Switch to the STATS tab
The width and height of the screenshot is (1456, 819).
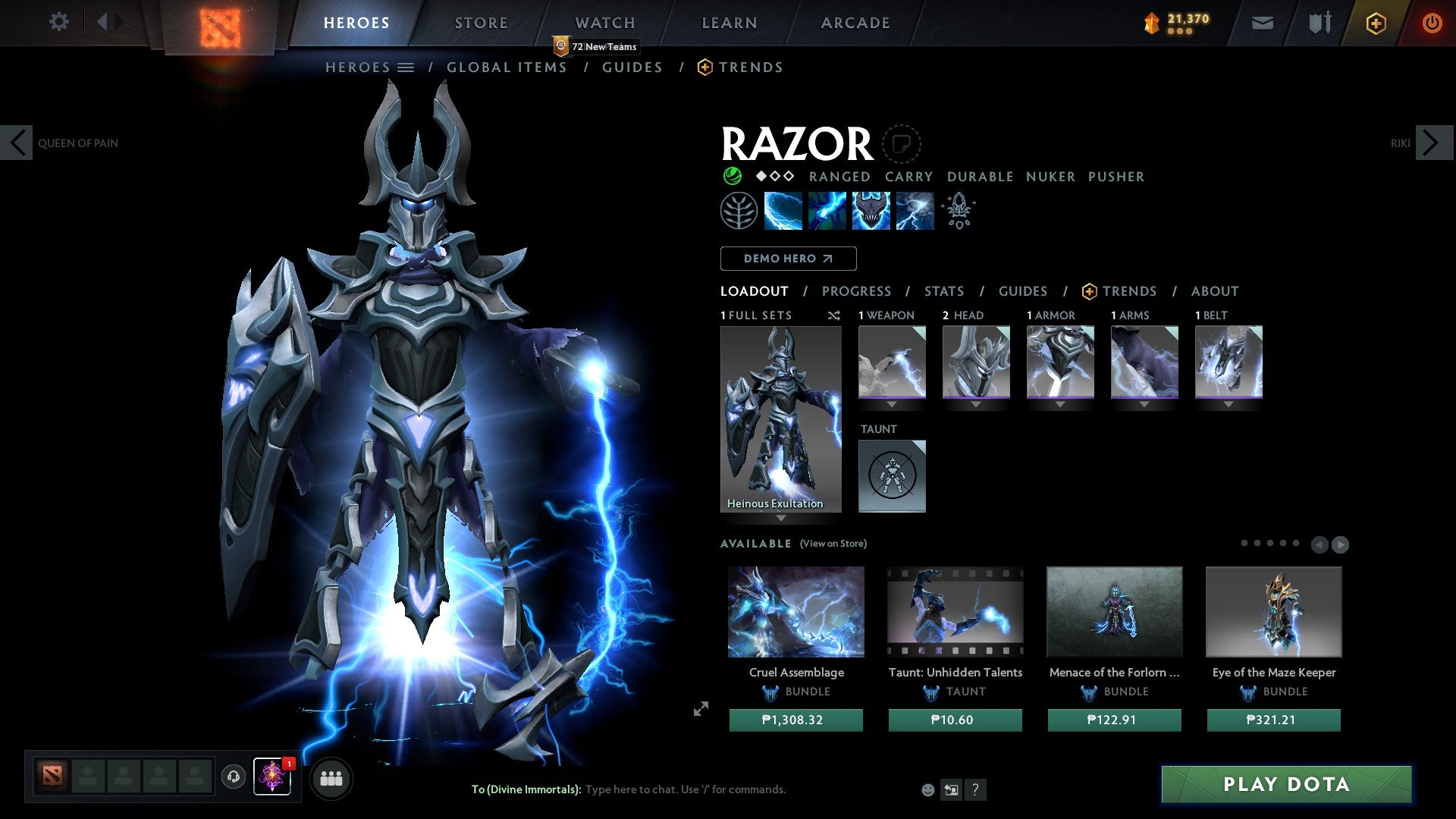(x=943, y=290)
